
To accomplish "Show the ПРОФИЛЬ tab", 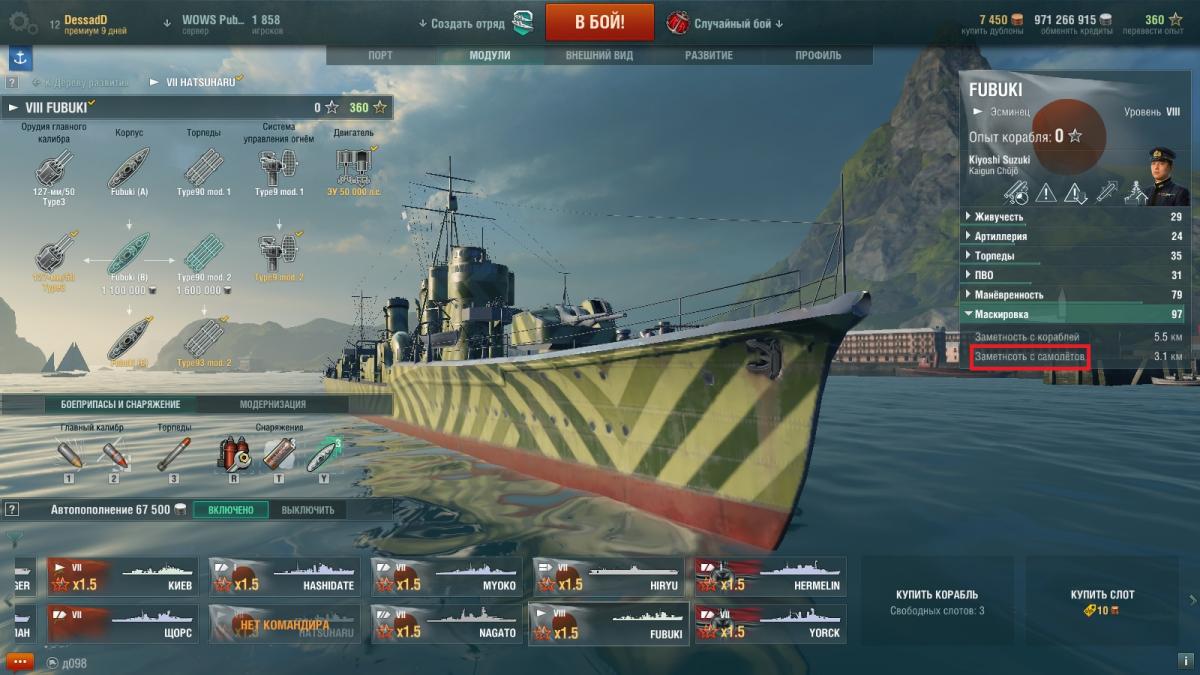I will coord(818,56).
